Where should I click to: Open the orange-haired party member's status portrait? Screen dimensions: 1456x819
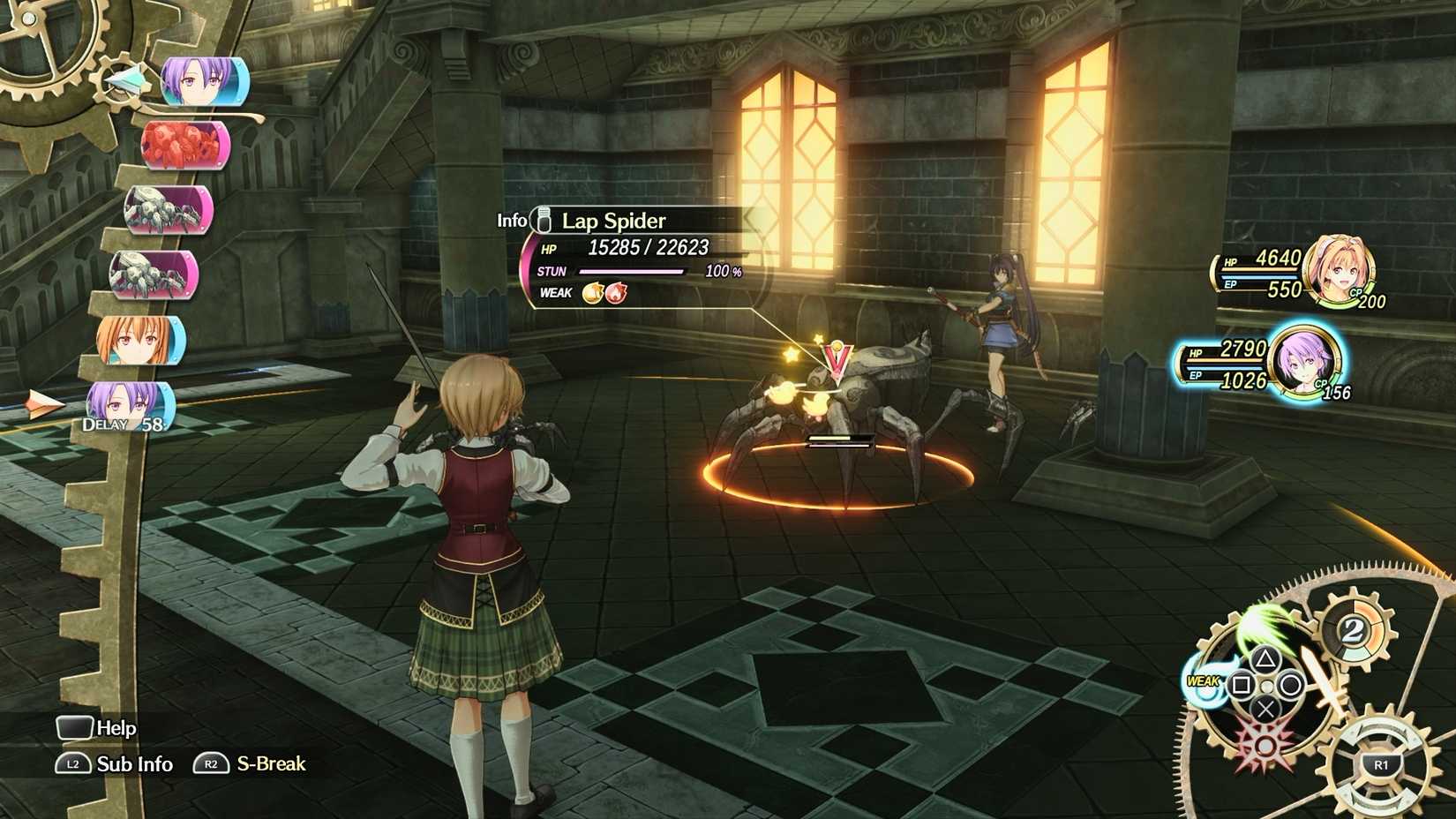[x=1338, y=268]
